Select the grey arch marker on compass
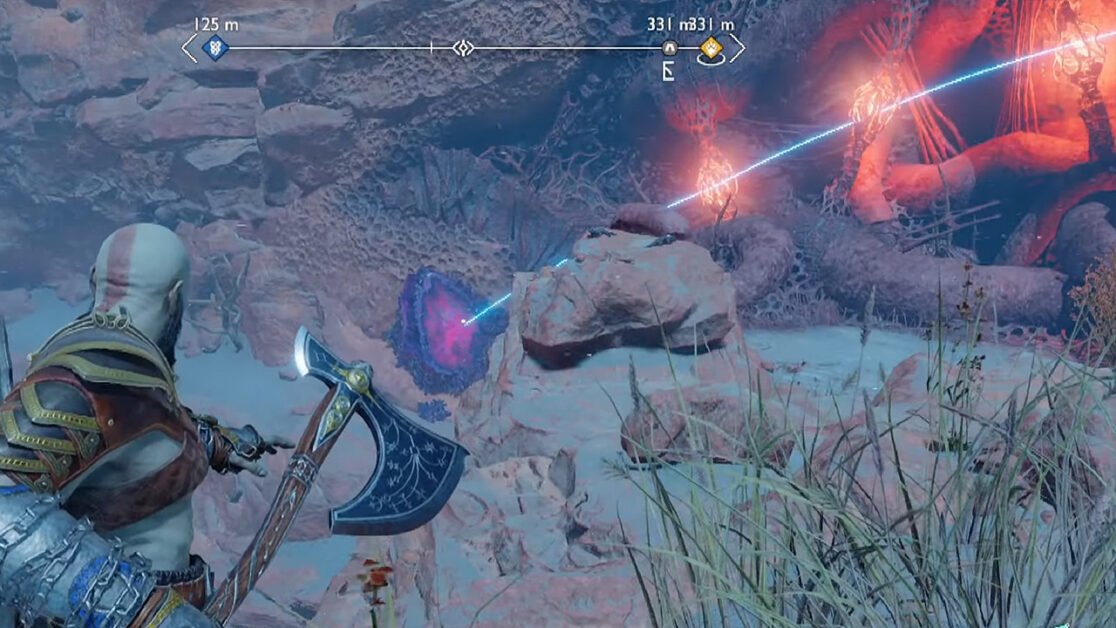This screenshot has width=1116, height=628. 670,47
